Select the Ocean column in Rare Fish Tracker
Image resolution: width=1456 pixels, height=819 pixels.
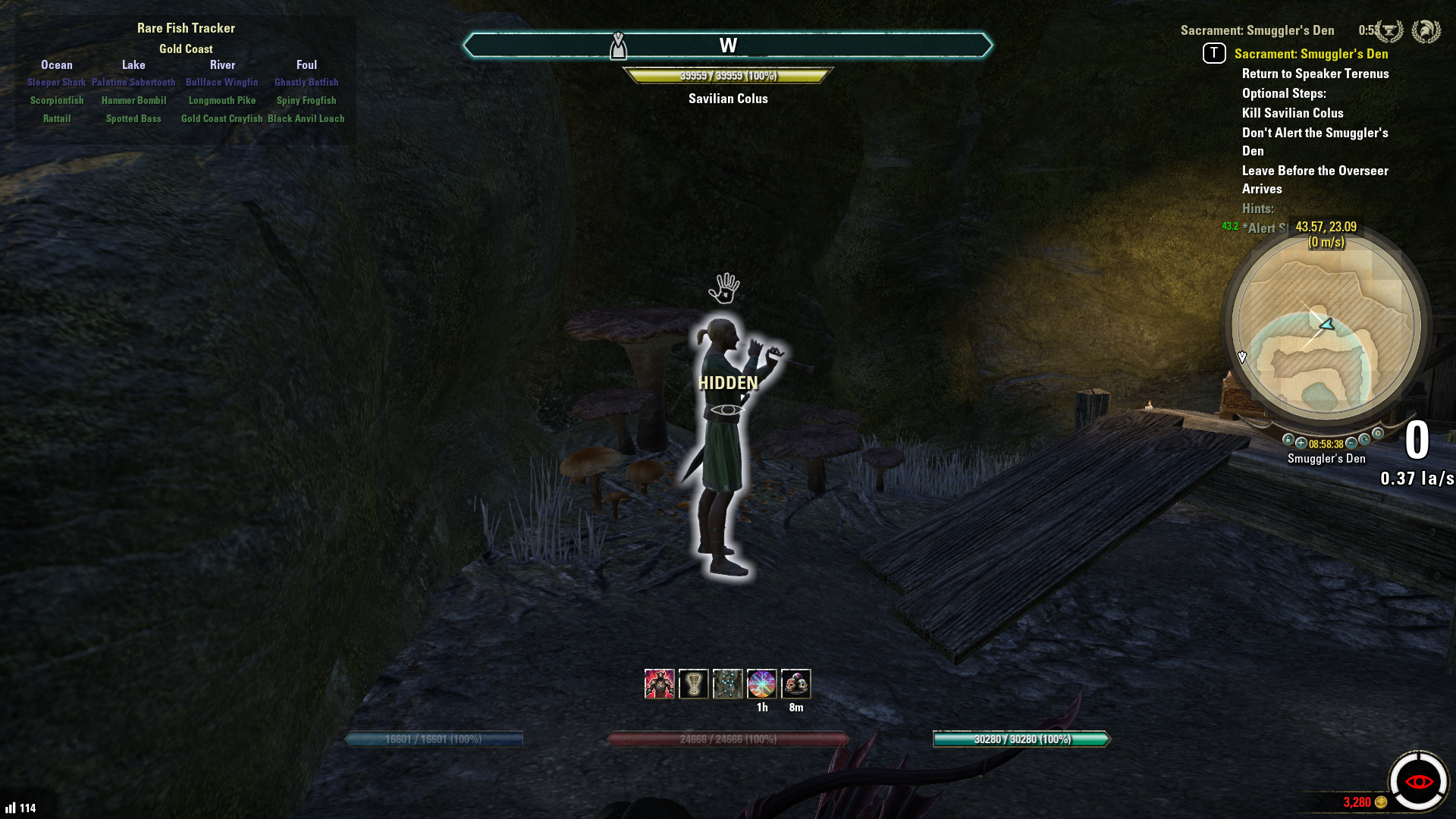57,65
